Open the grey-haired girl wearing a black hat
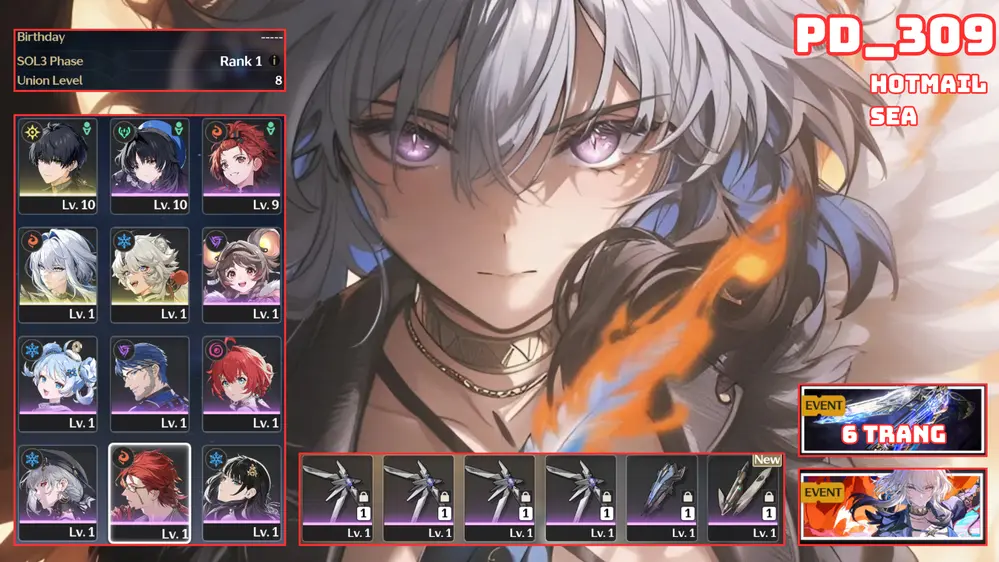 point(59,492)
